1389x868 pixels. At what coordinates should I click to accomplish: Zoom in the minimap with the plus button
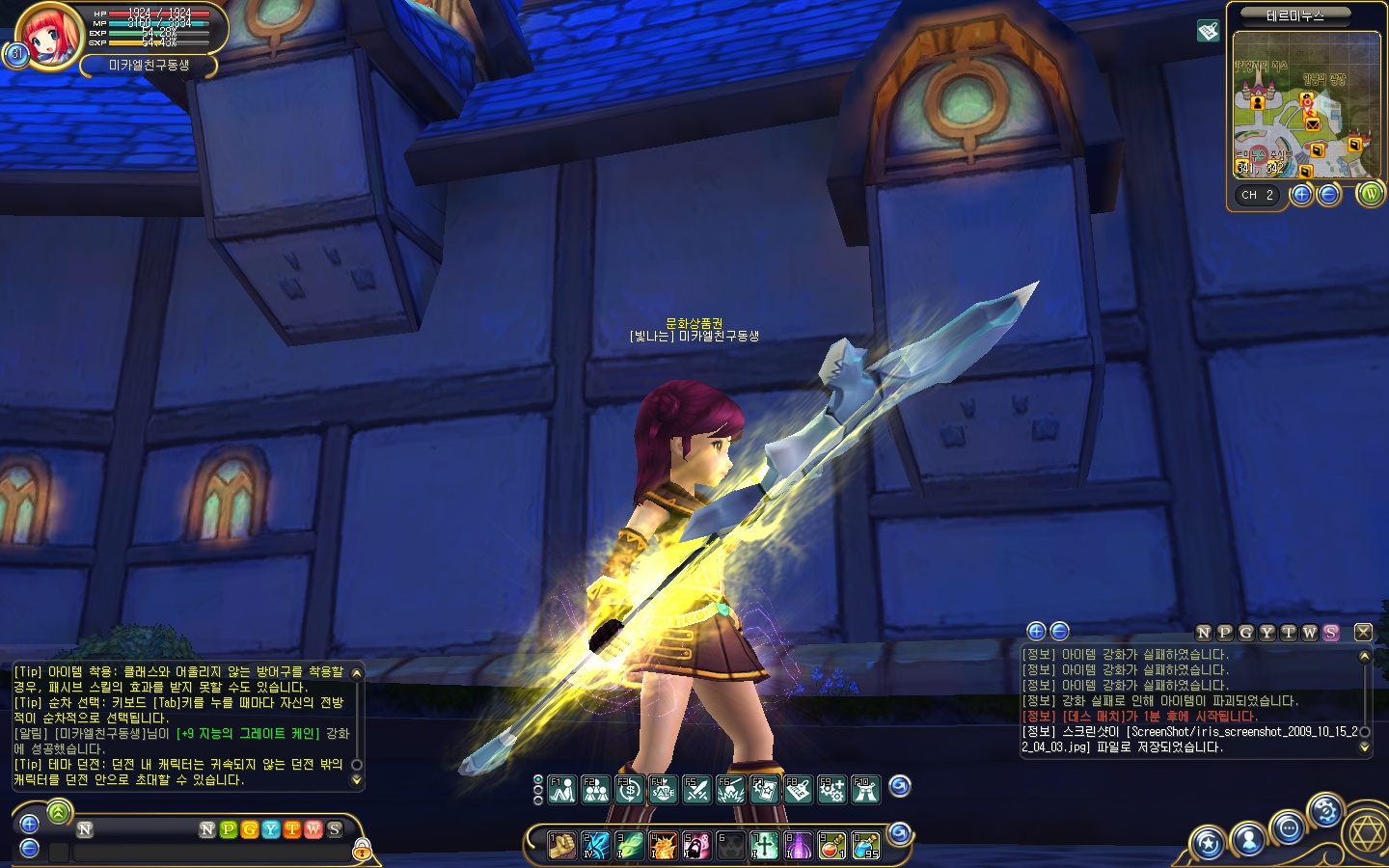pyautogui.click(x=1301, y=195)
